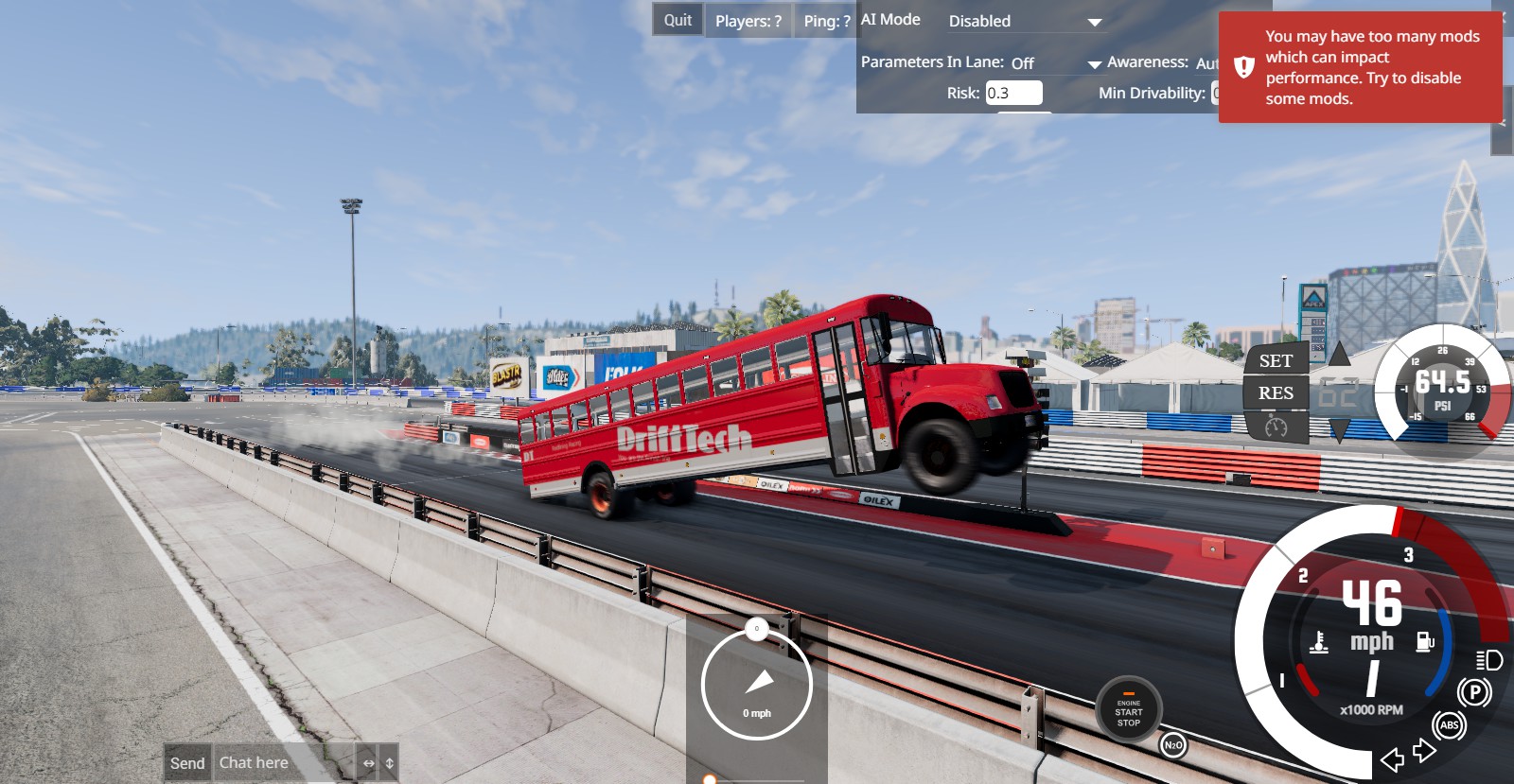
Task: Open the AI Mode dropdown
Action: coord(1026,21)
